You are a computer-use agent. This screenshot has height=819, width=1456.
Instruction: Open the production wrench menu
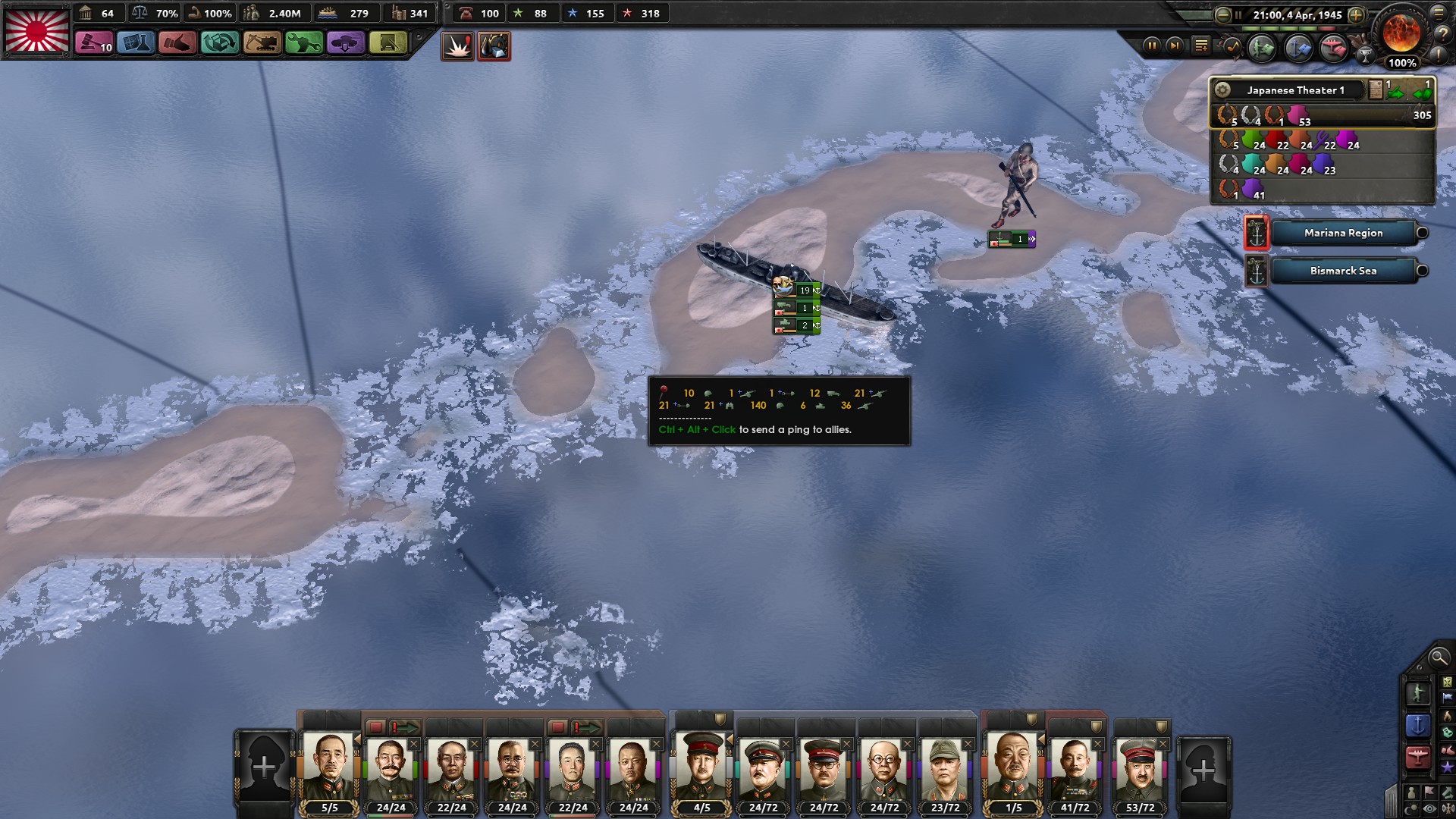pyautogui.click(x=303, y=43)
